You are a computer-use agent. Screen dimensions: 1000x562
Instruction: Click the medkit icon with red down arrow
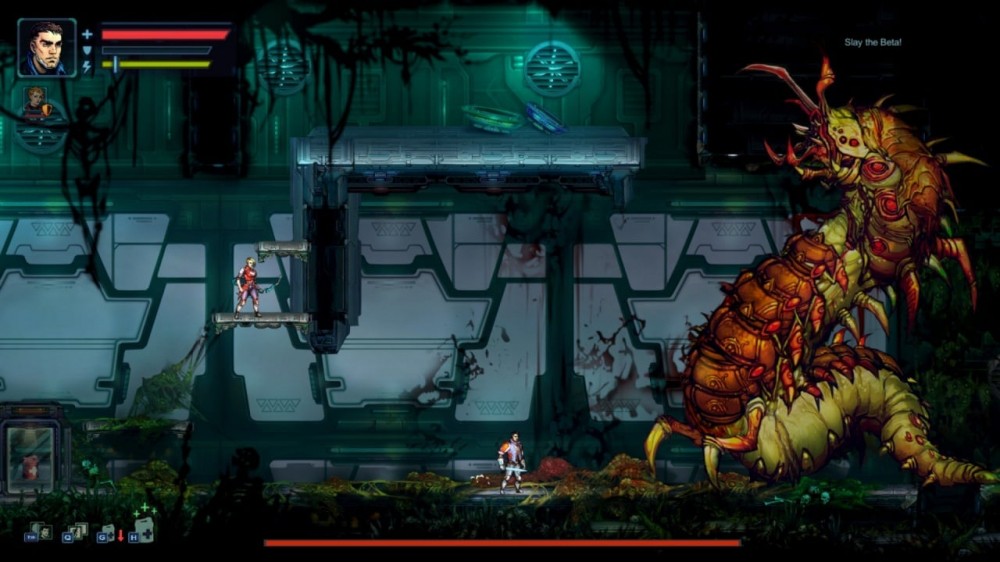pyautogui.click(x=108, y=533)
